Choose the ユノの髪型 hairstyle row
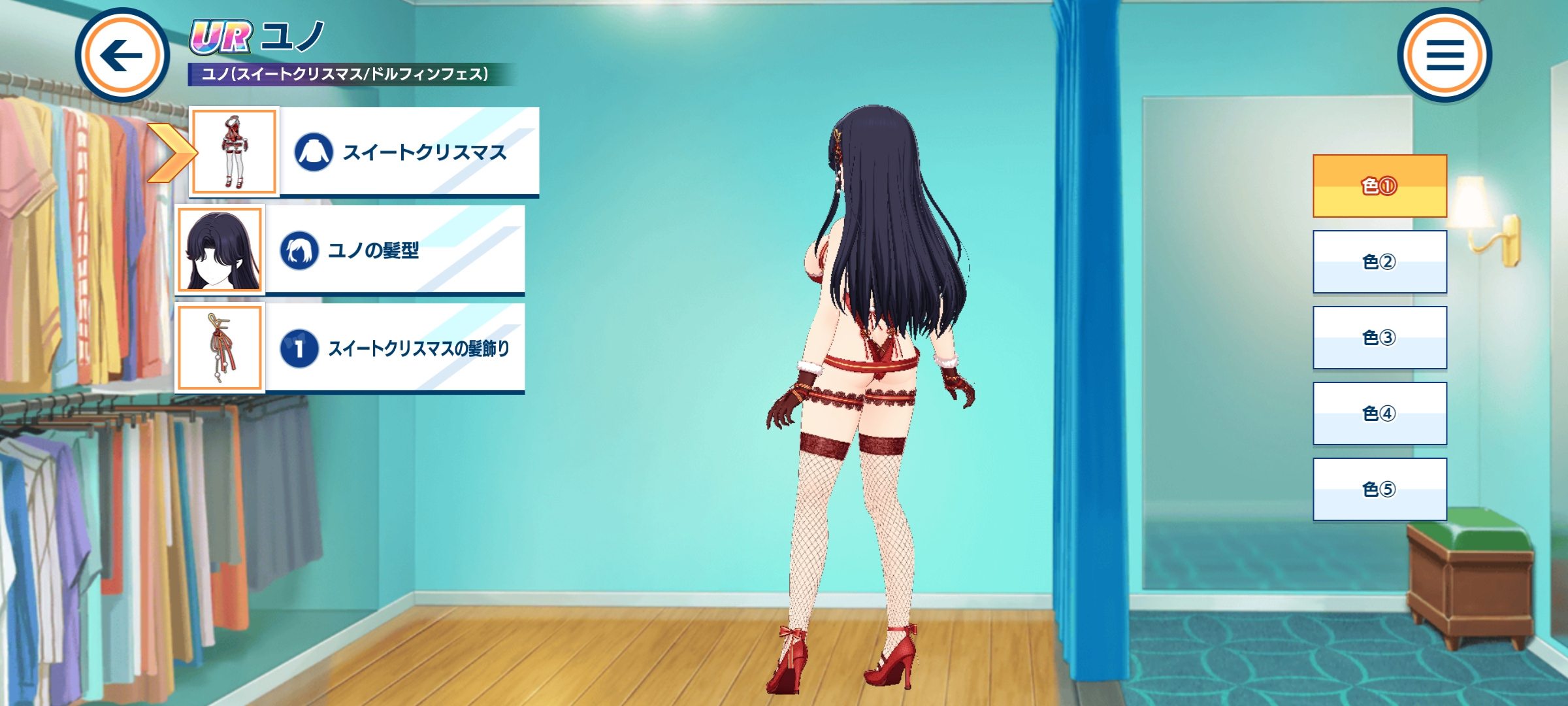Viewport: 1568px width, 706px height. (x=395, y=250)
